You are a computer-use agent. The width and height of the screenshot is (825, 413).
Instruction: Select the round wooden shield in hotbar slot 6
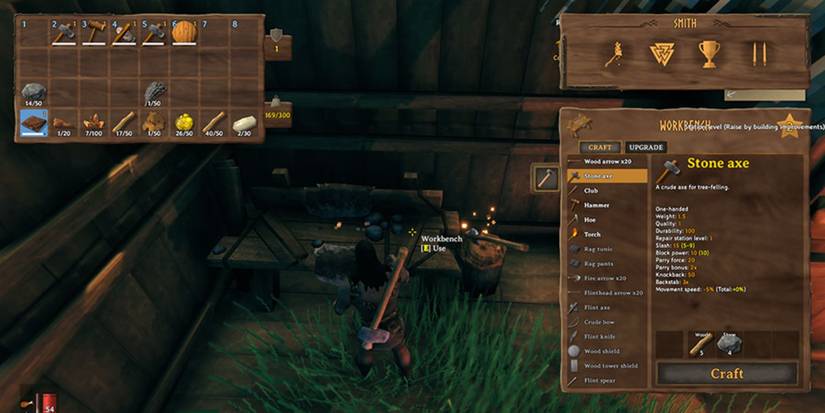(184, 33)
